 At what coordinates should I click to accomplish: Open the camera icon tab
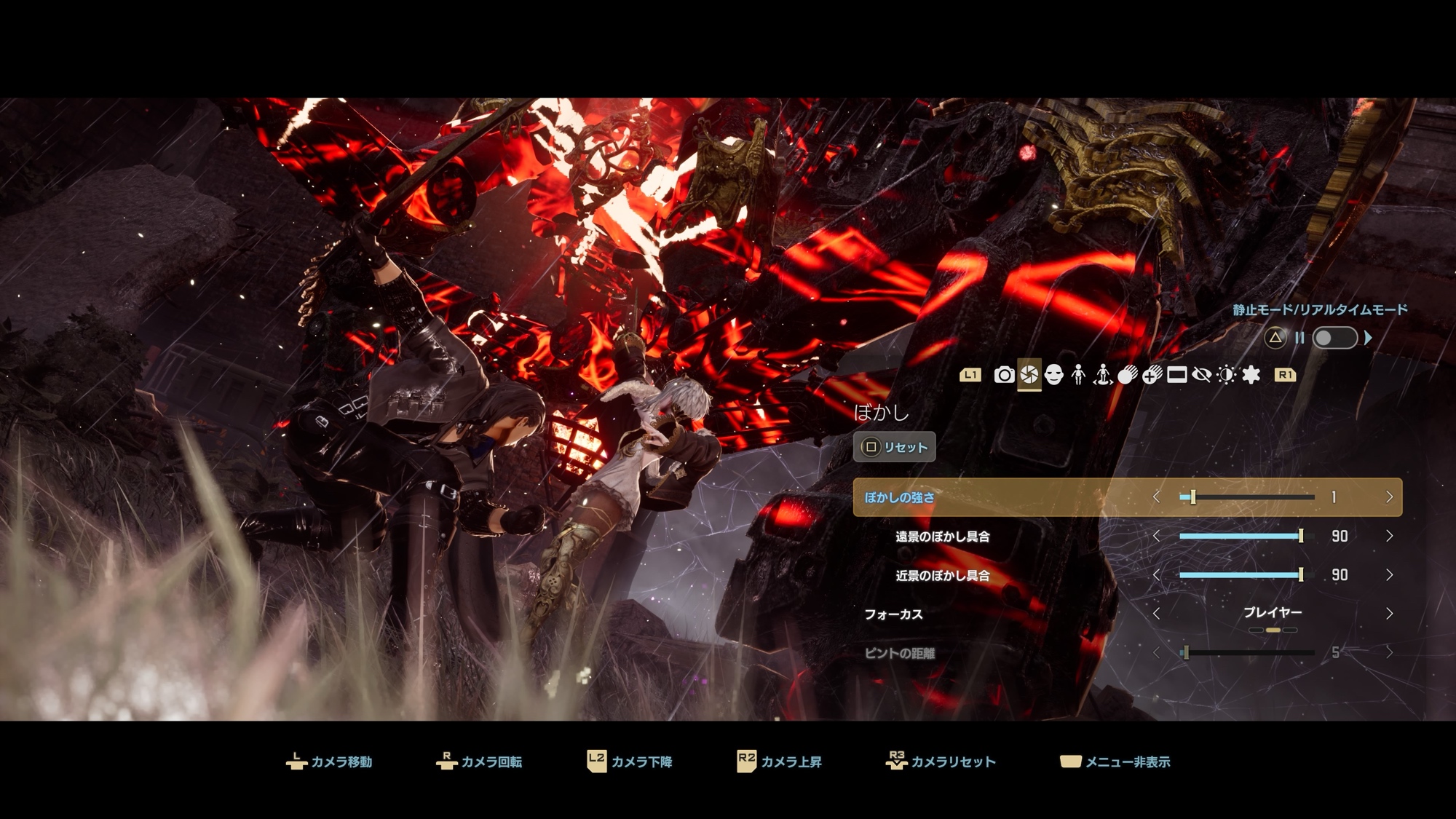(1004, 375)
